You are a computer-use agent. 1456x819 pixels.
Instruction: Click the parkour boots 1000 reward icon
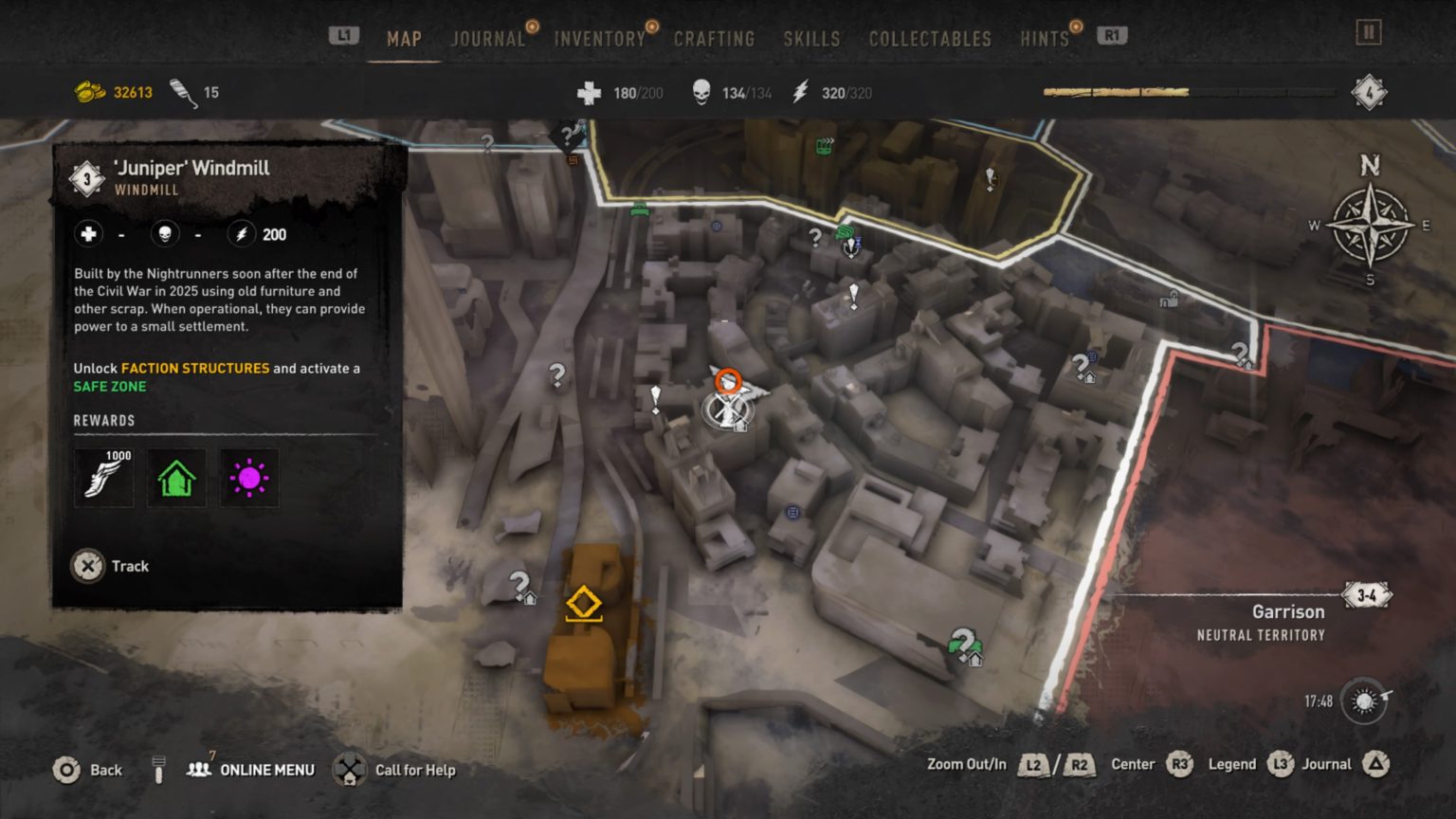pyautogui.click(x=102, y=478)
